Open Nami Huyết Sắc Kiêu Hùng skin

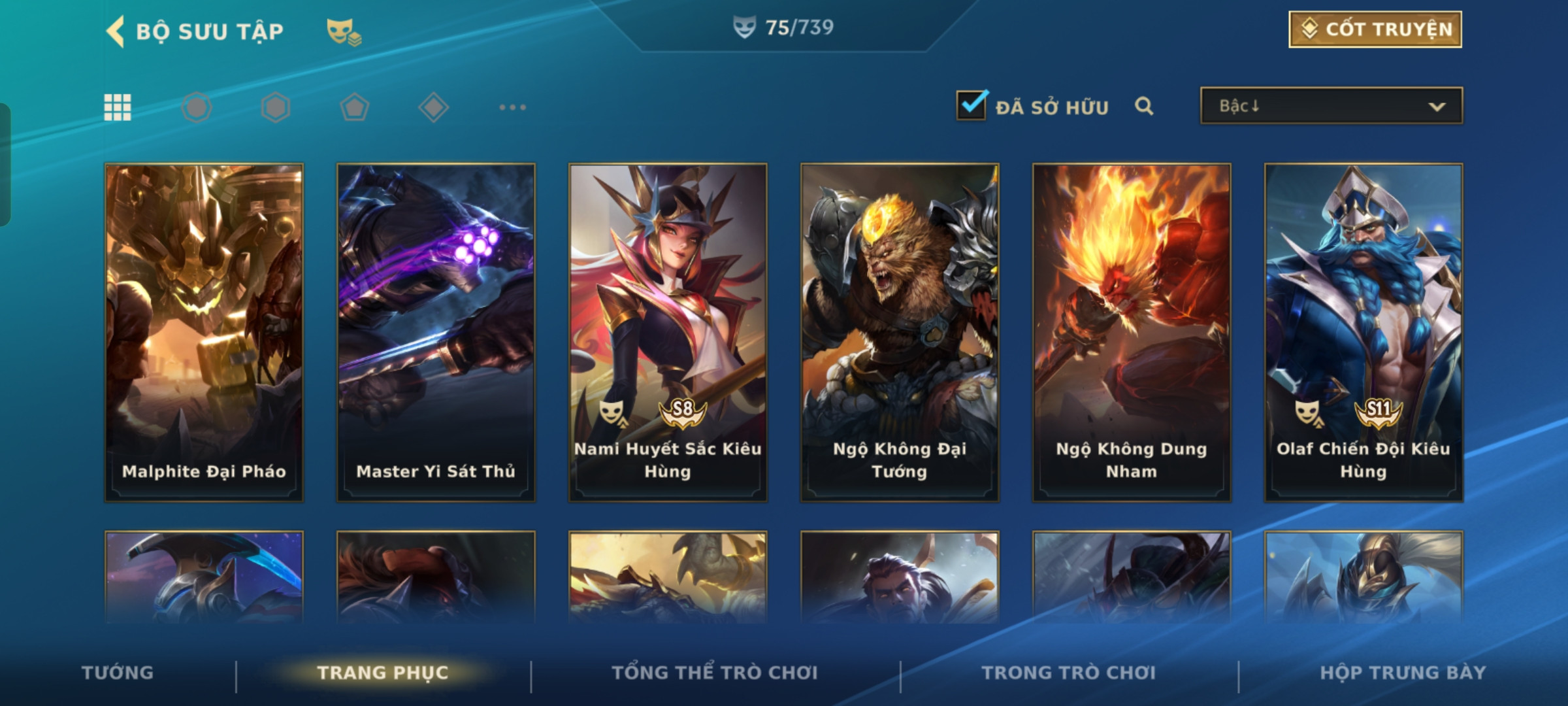coord(668,332)
